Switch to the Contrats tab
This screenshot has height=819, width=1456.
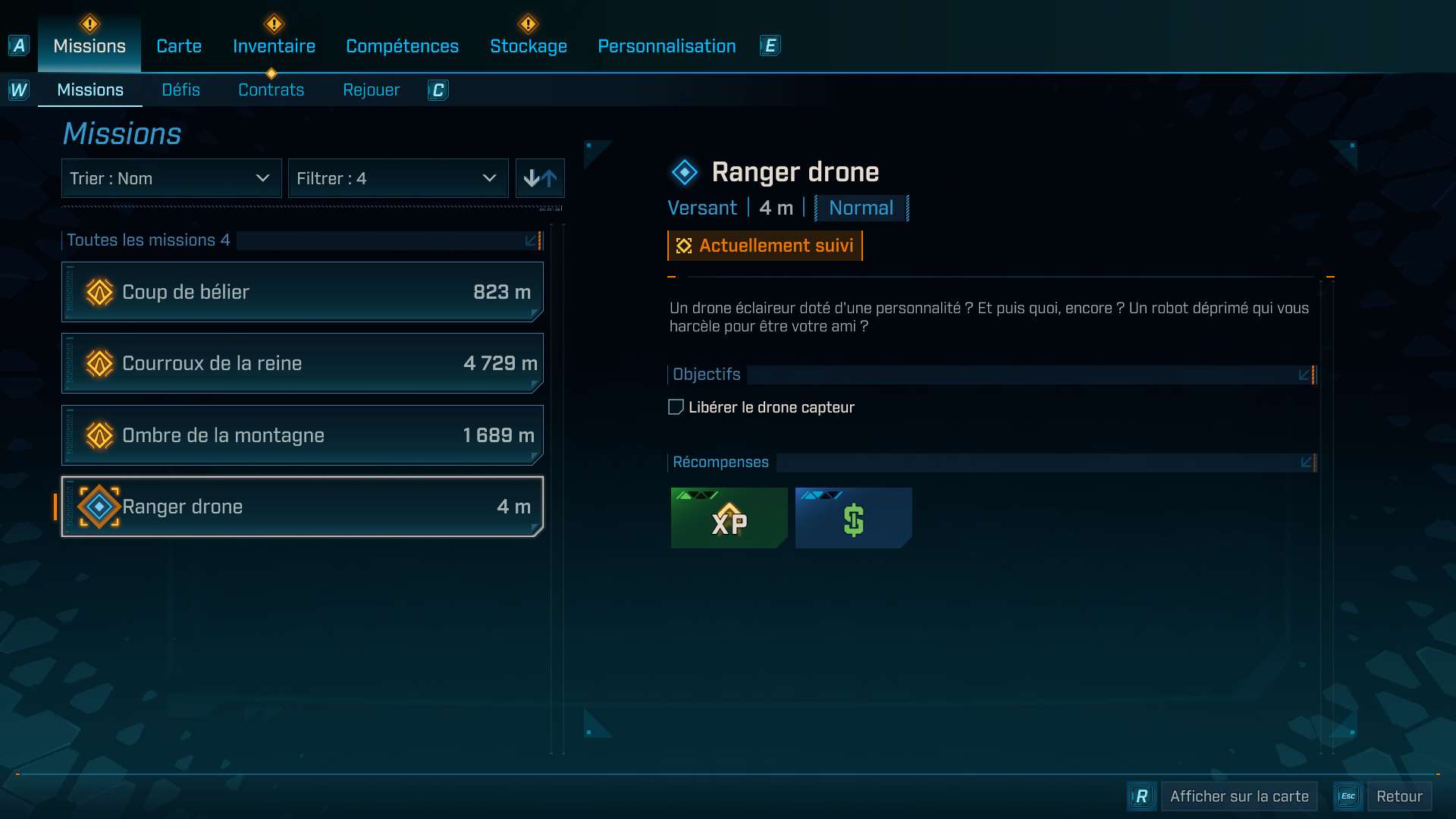tap(271, 89)
